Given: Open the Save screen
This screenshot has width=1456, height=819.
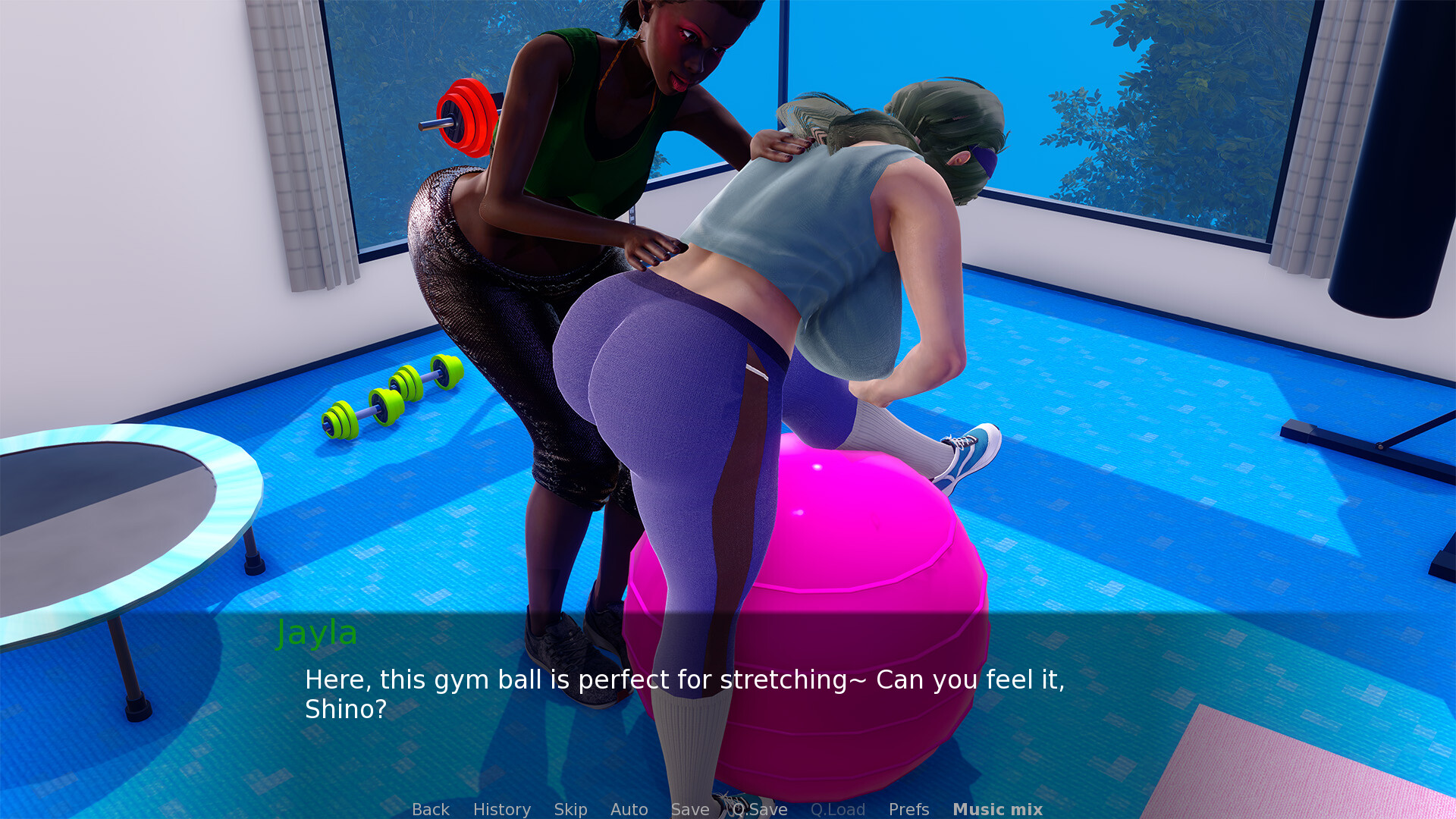Looking at the screenshot, I should click(x=689, y=809).
